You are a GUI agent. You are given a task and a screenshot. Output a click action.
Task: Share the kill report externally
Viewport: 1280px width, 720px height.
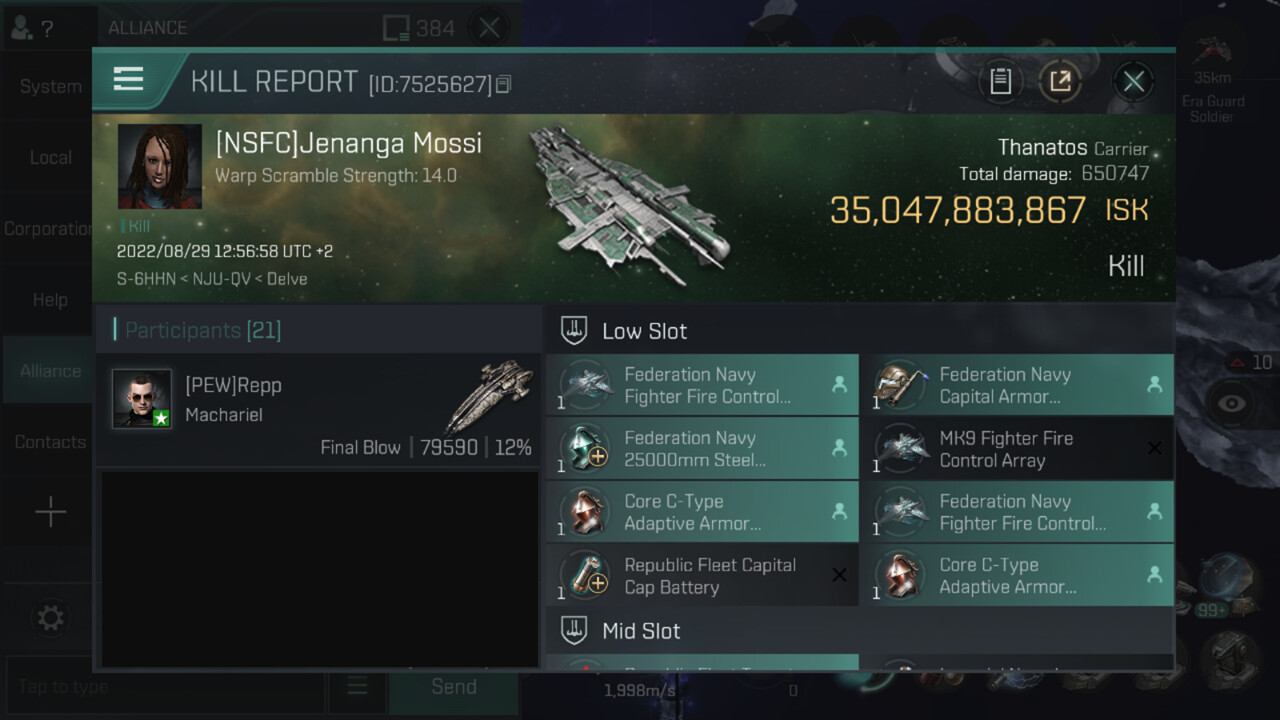pos(1060,82)
